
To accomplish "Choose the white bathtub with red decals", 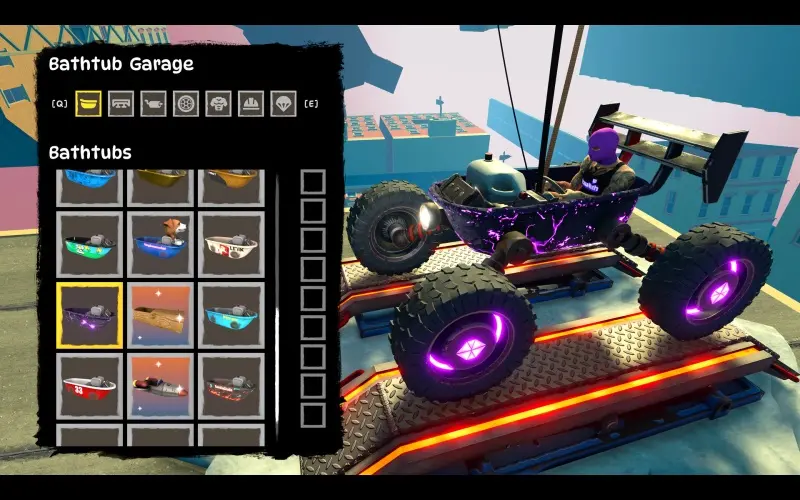I will [231, 244].
